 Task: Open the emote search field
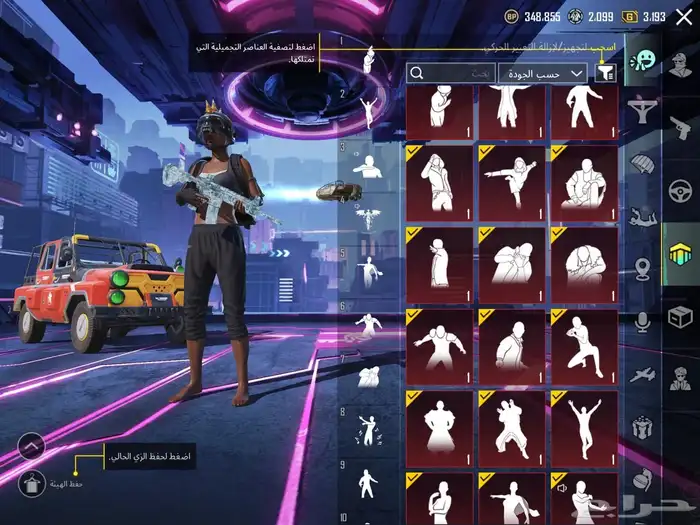pyautogui.click(x=451, y=73)
